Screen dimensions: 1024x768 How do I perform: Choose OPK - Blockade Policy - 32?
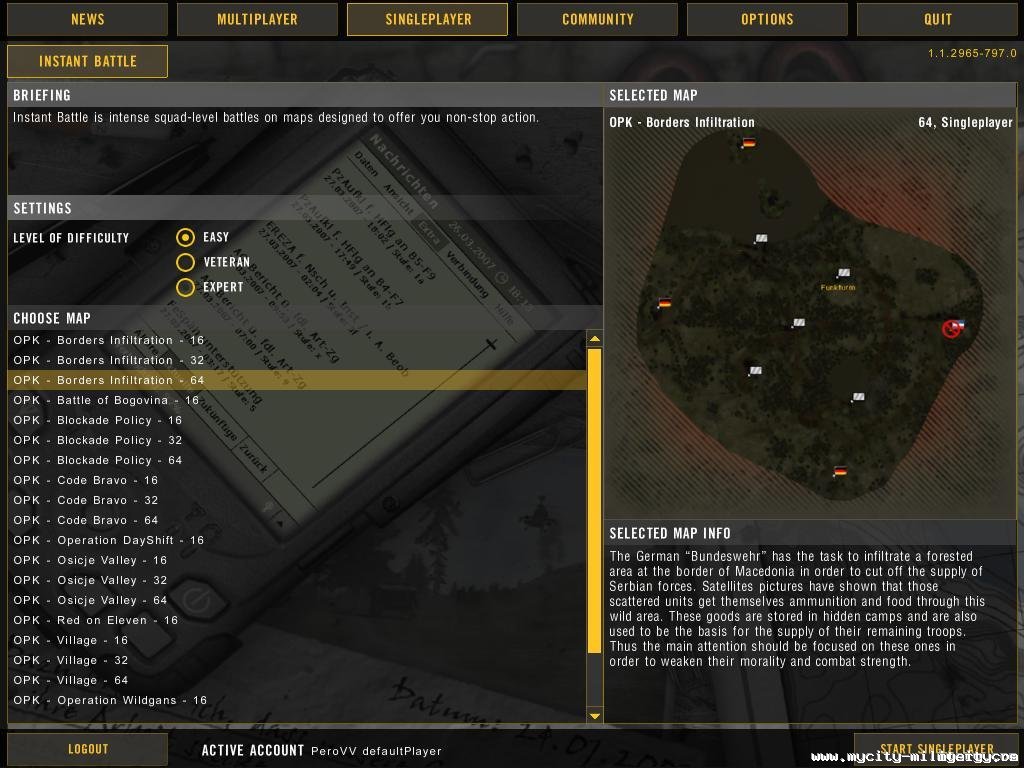(x=98, y=440)
